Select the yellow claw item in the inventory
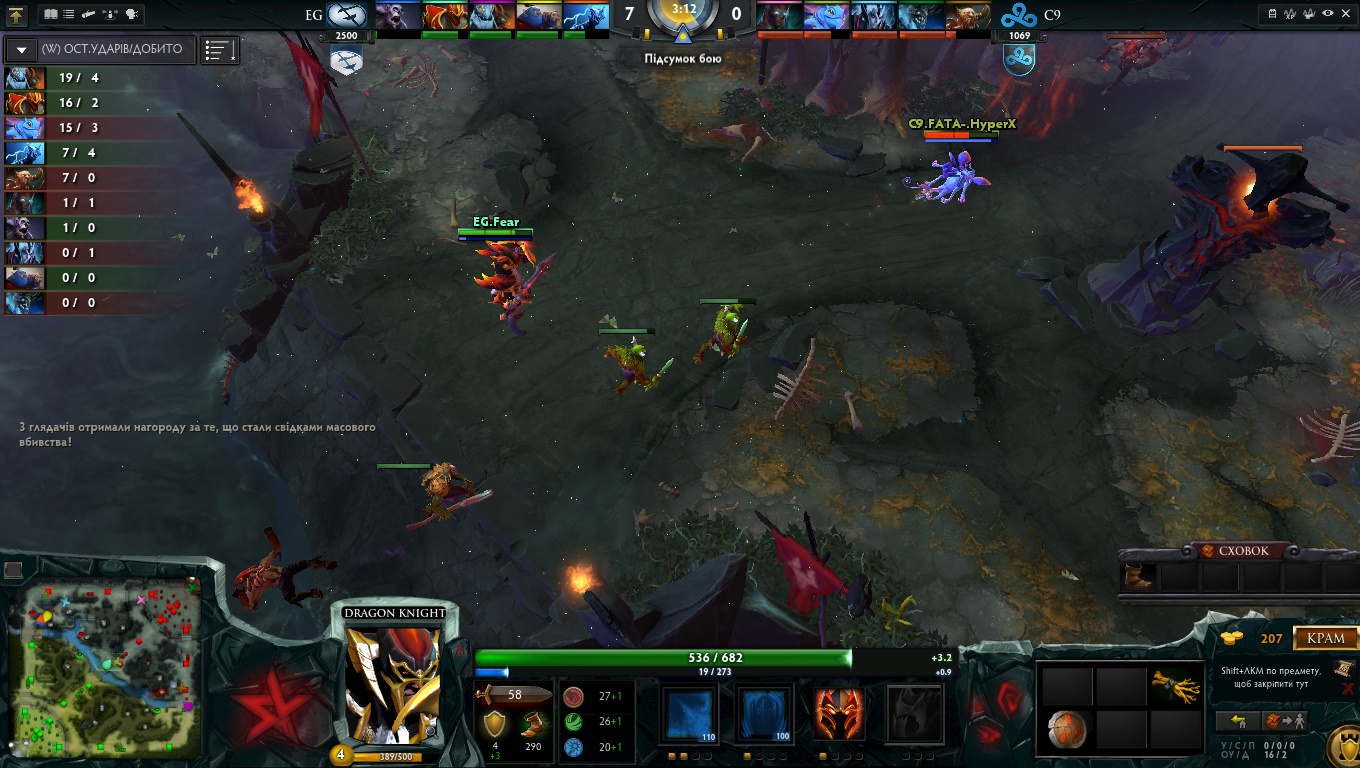 pyautogui.click(x=1174, y=686)
